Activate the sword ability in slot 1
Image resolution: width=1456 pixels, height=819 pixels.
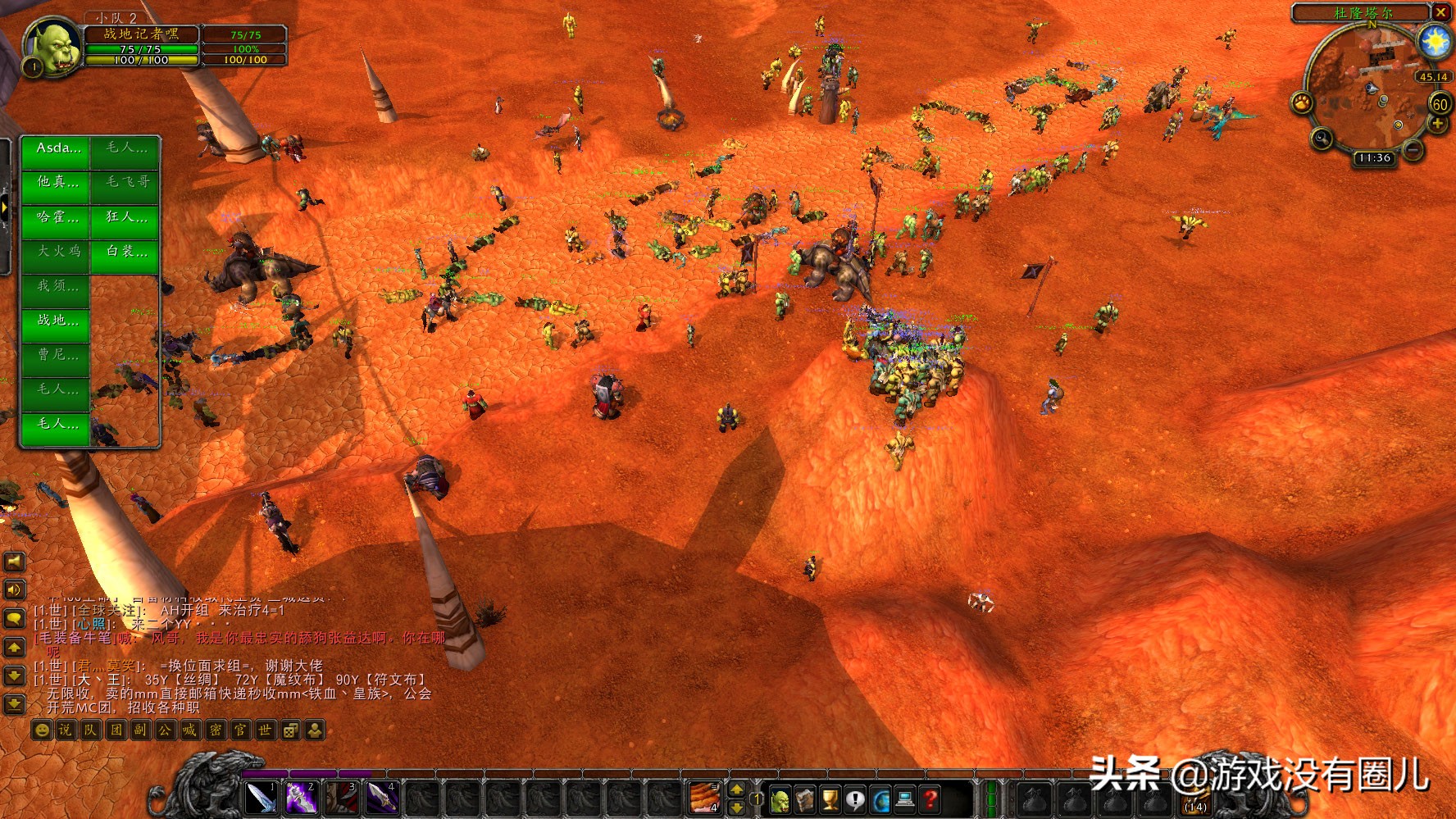[262, 798]
